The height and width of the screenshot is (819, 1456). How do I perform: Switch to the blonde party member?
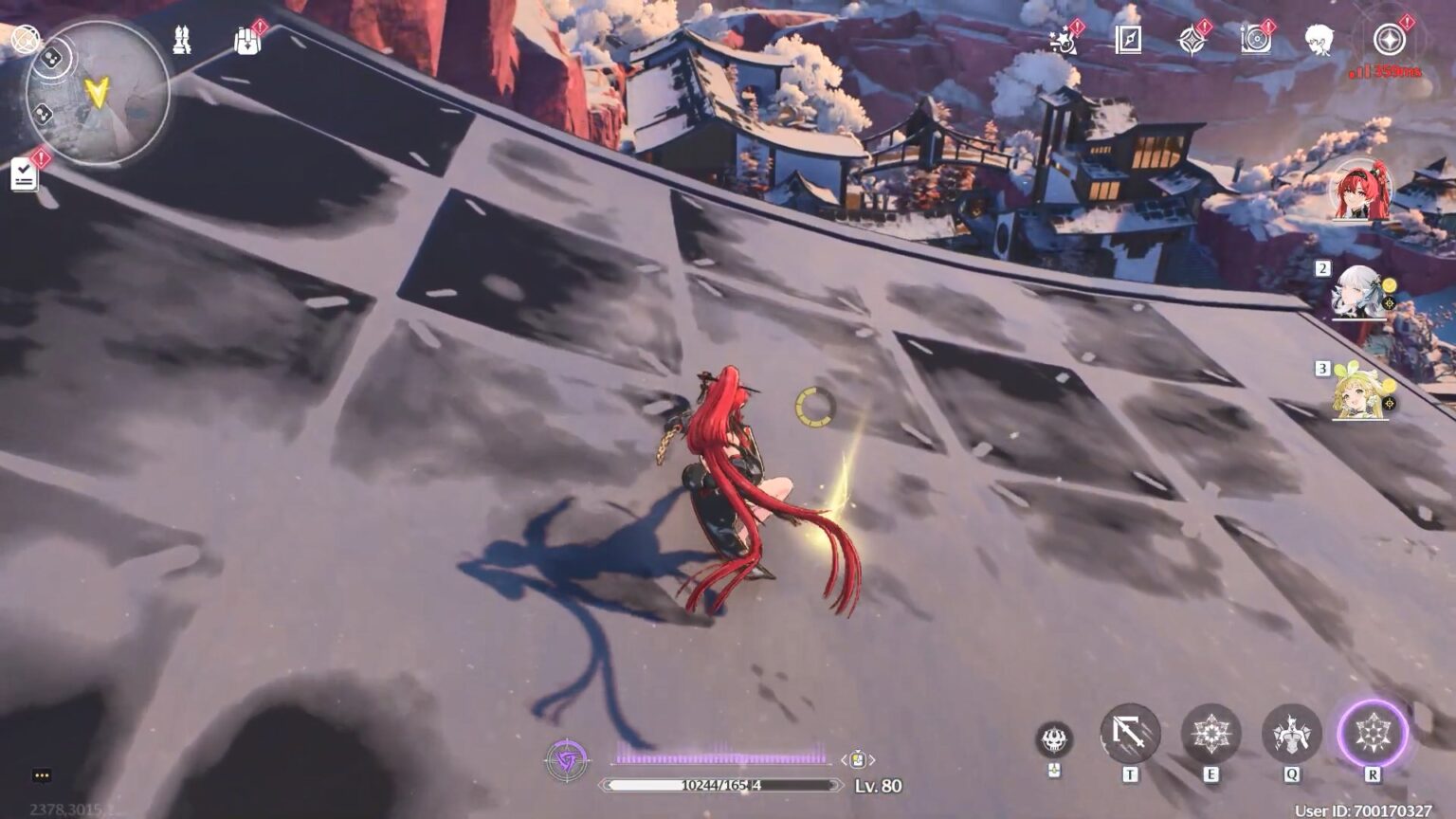pos(1358,392)
